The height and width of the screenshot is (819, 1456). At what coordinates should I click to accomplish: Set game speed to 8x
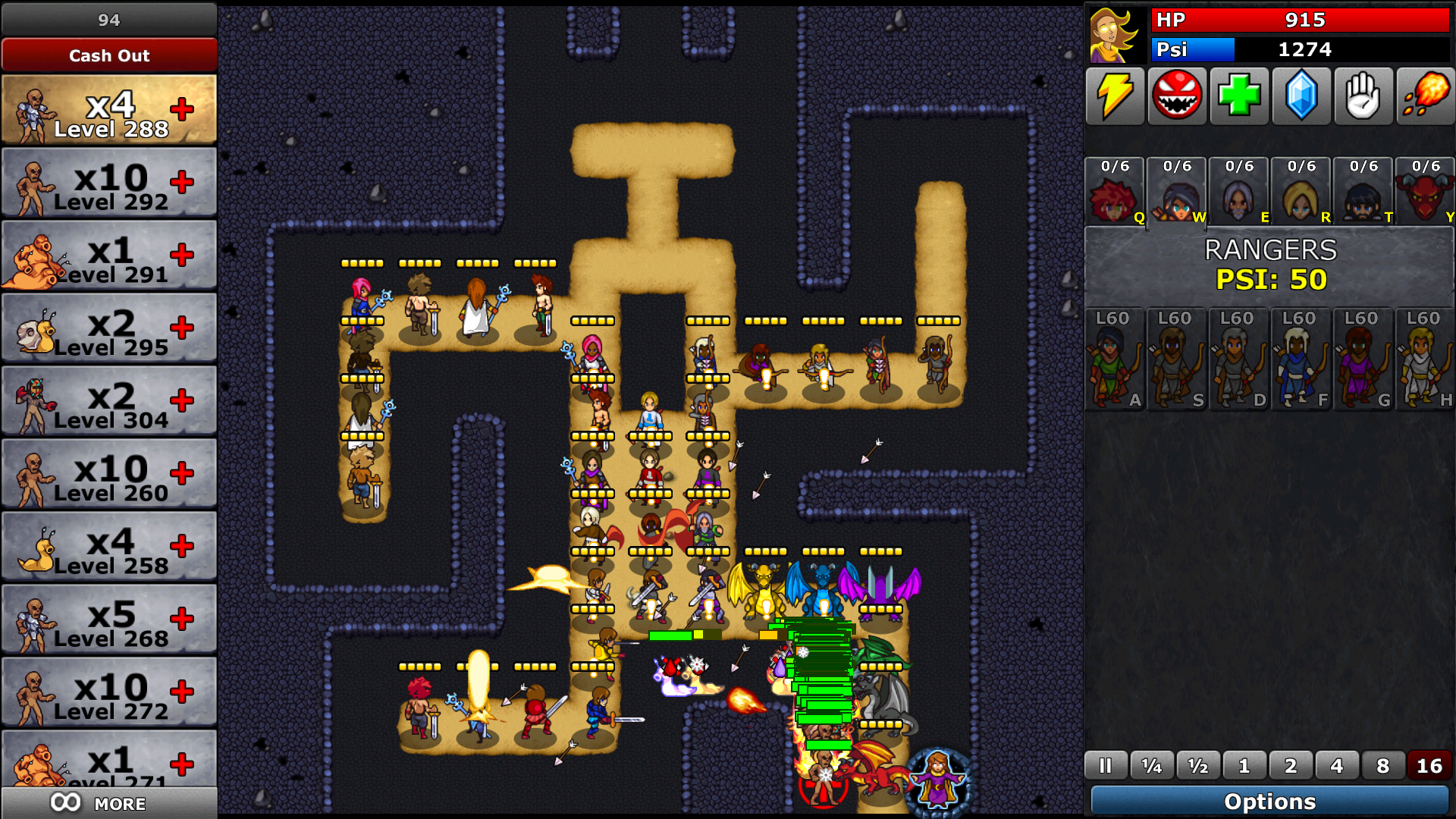(1382, 766)
